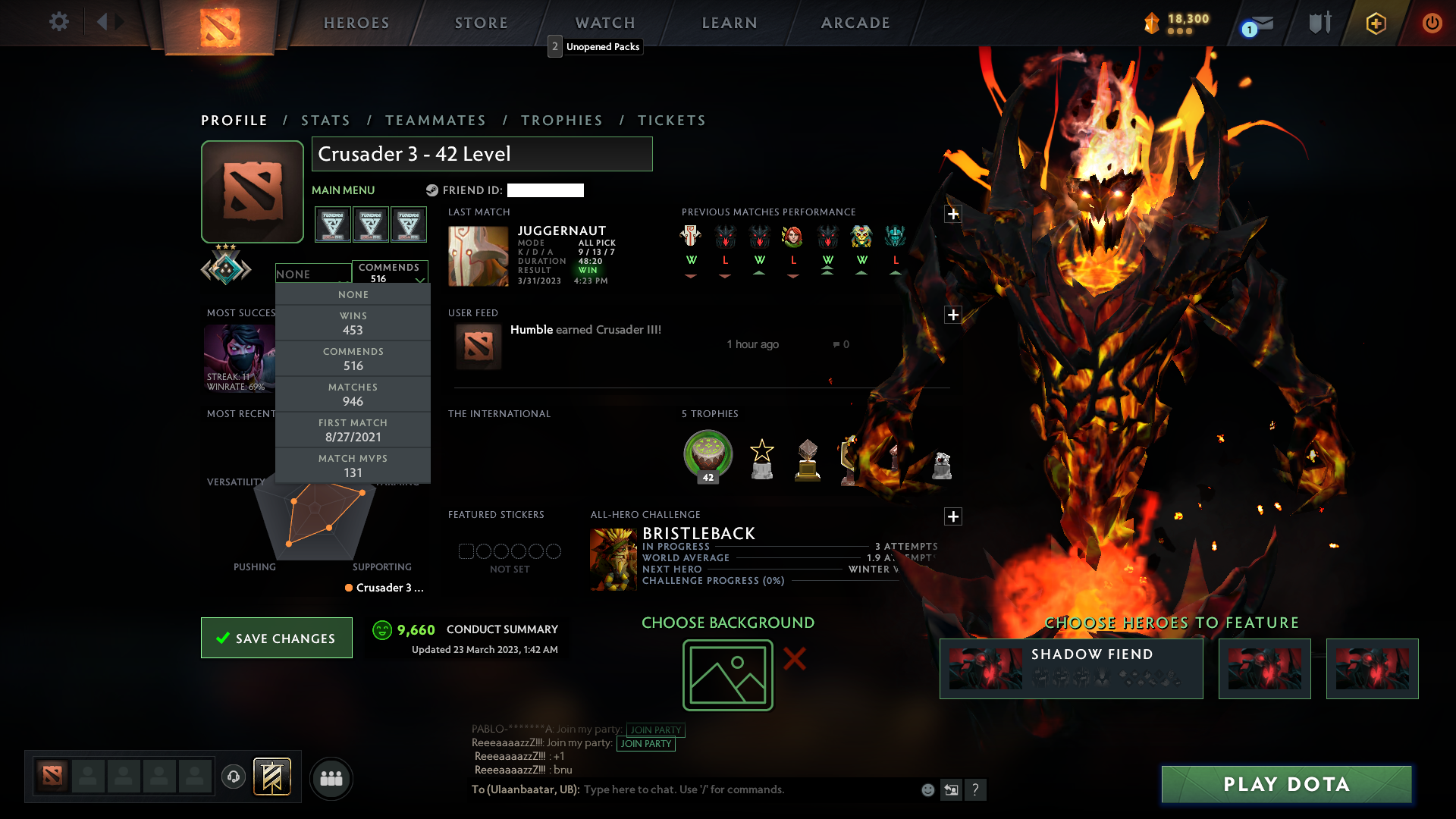The width and height of the screenshot is (1456, 819).
Task: Click the power button to quit Dota
Action: tap(1432, 23)
